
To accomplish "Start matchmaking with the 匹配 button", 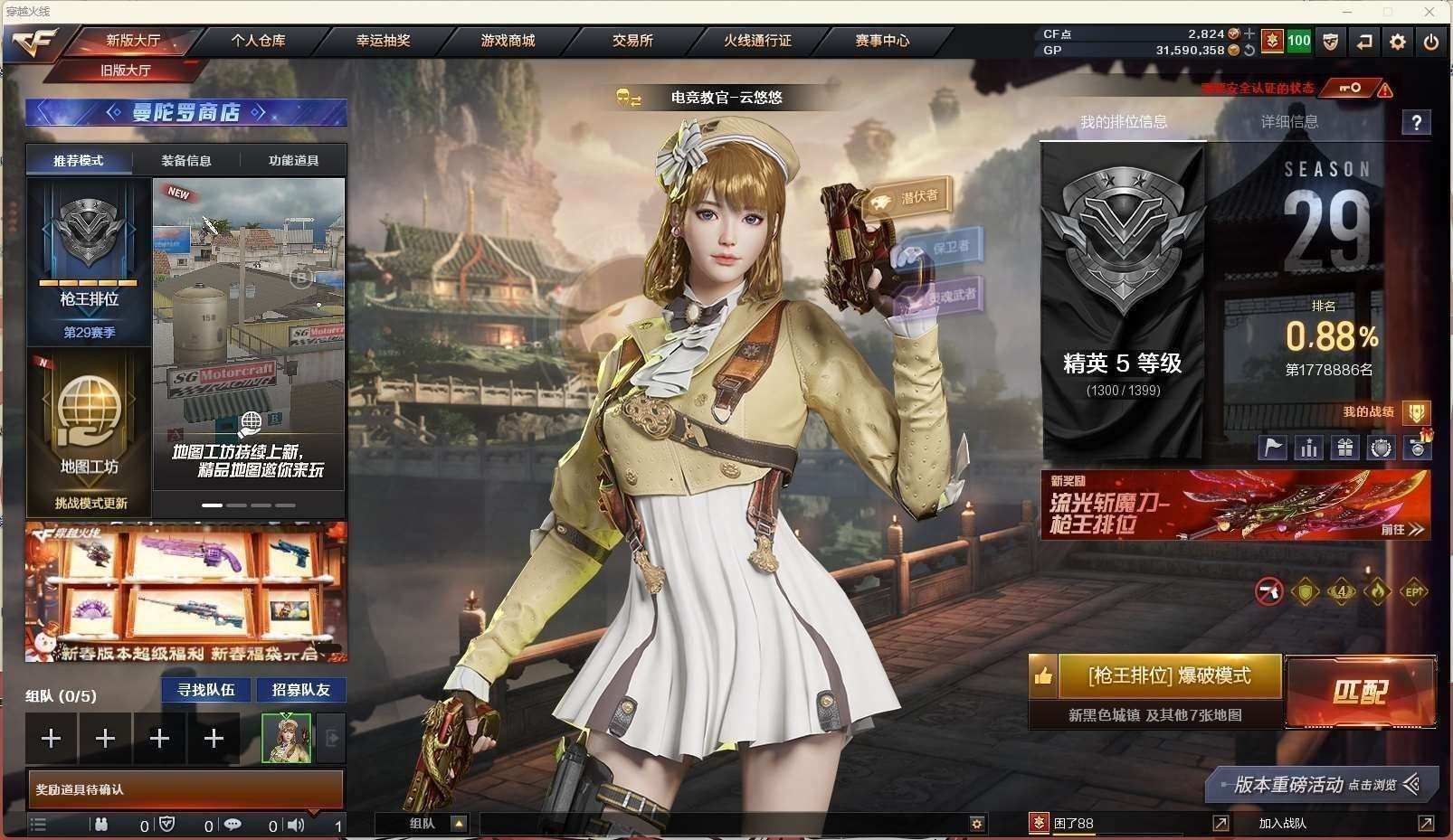I will coord(1360,693).
